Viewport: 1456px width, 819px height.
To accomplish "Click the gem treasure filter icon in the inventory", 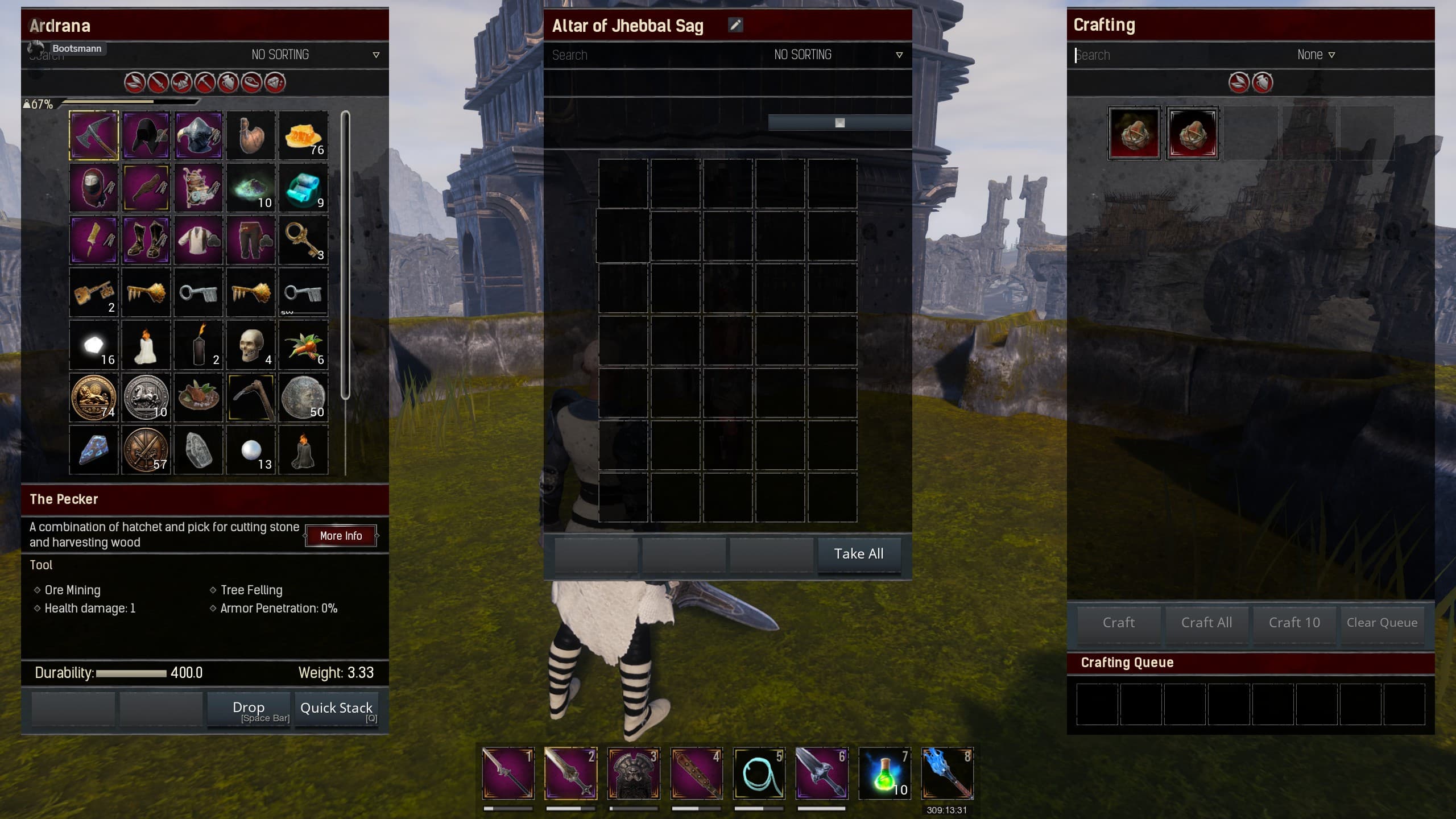I will point(275,82).
